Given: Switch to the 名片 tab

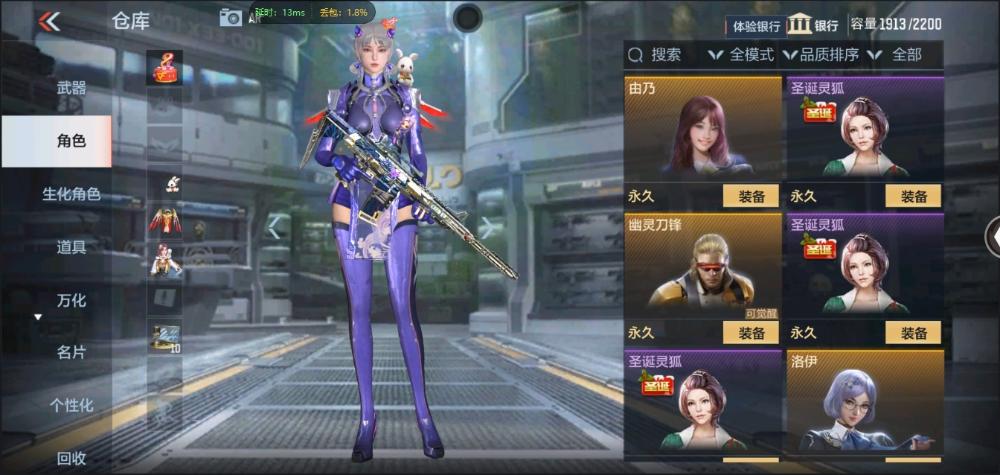Looking at the screenshot, I should [x=71, y=352].
